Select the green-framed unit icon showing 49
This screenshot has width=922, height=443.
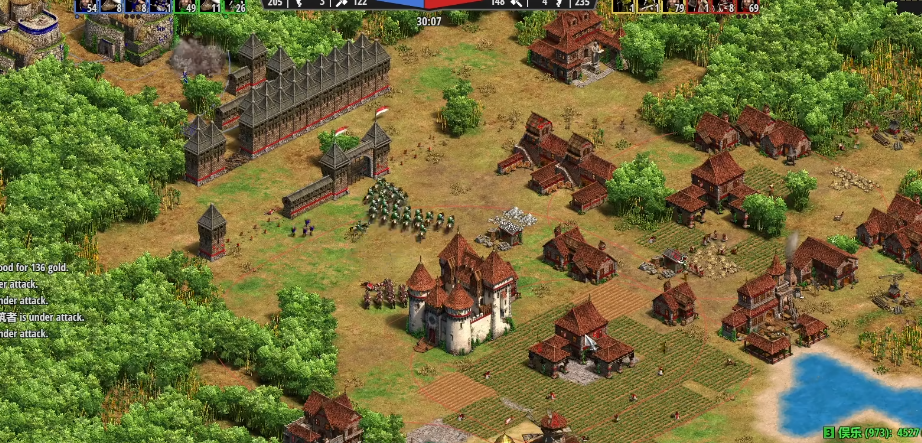(x=185, y=6)
